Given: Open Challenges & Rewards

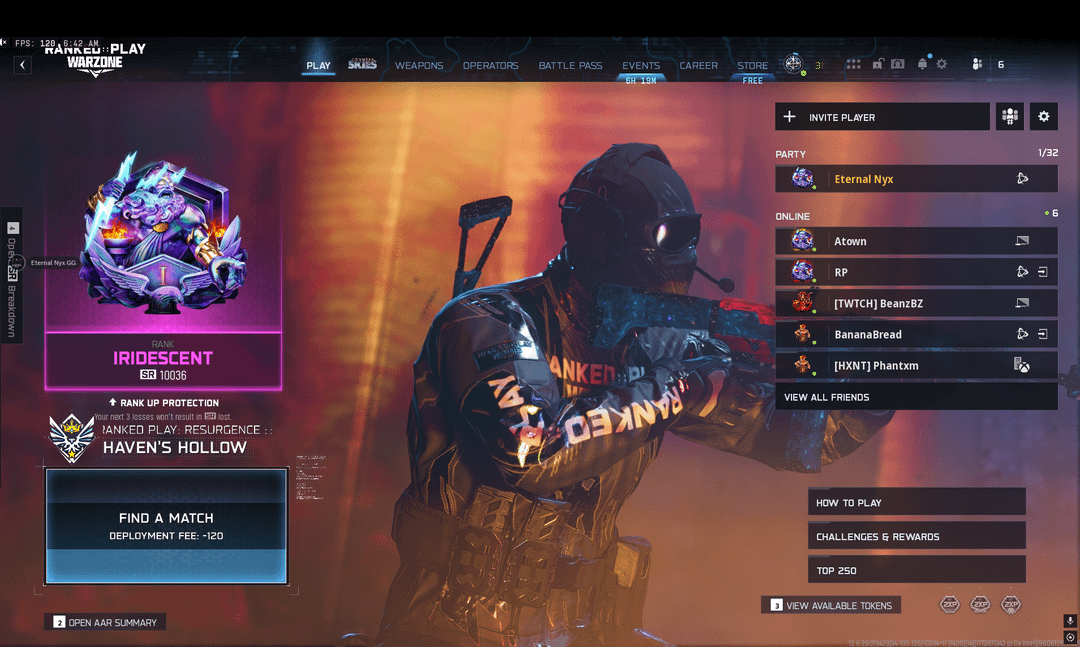Looking at the screenshot, I should point(916,536).
